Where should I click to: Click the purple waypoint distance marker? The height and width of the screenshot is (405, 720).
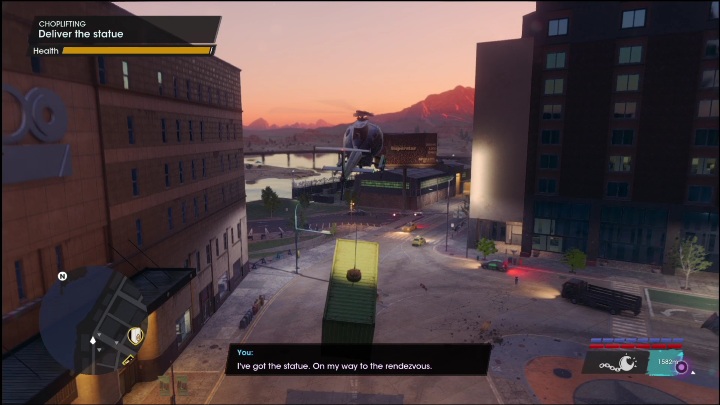pyautogui.click(x=682, y=367)
